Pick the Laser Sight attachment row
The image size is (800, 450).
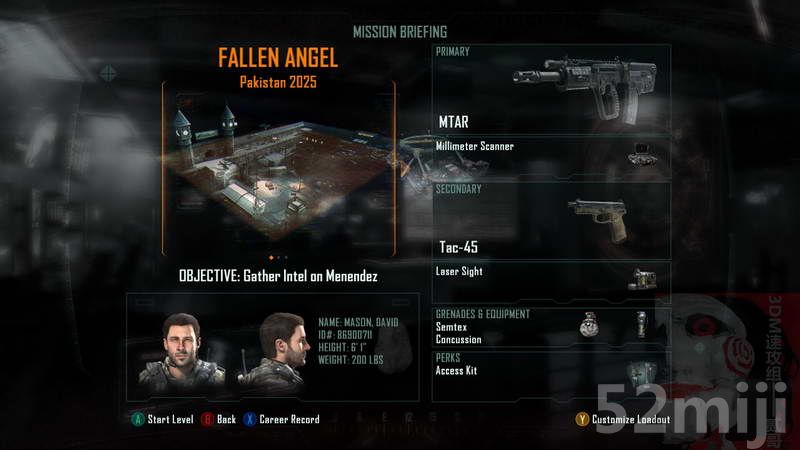coord(551,277)
